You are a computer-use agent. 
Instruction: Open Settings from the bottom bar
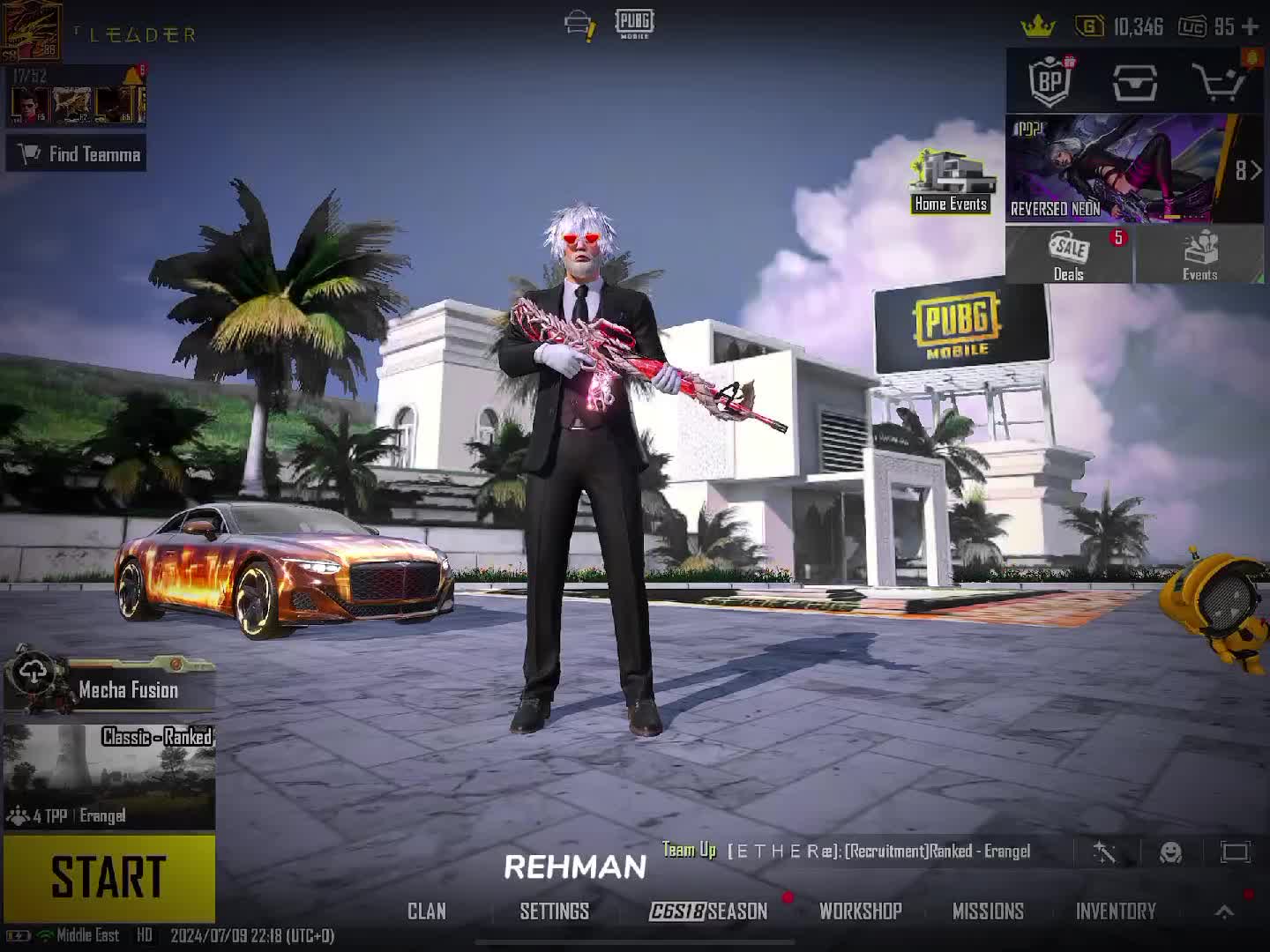click(554, 911)
